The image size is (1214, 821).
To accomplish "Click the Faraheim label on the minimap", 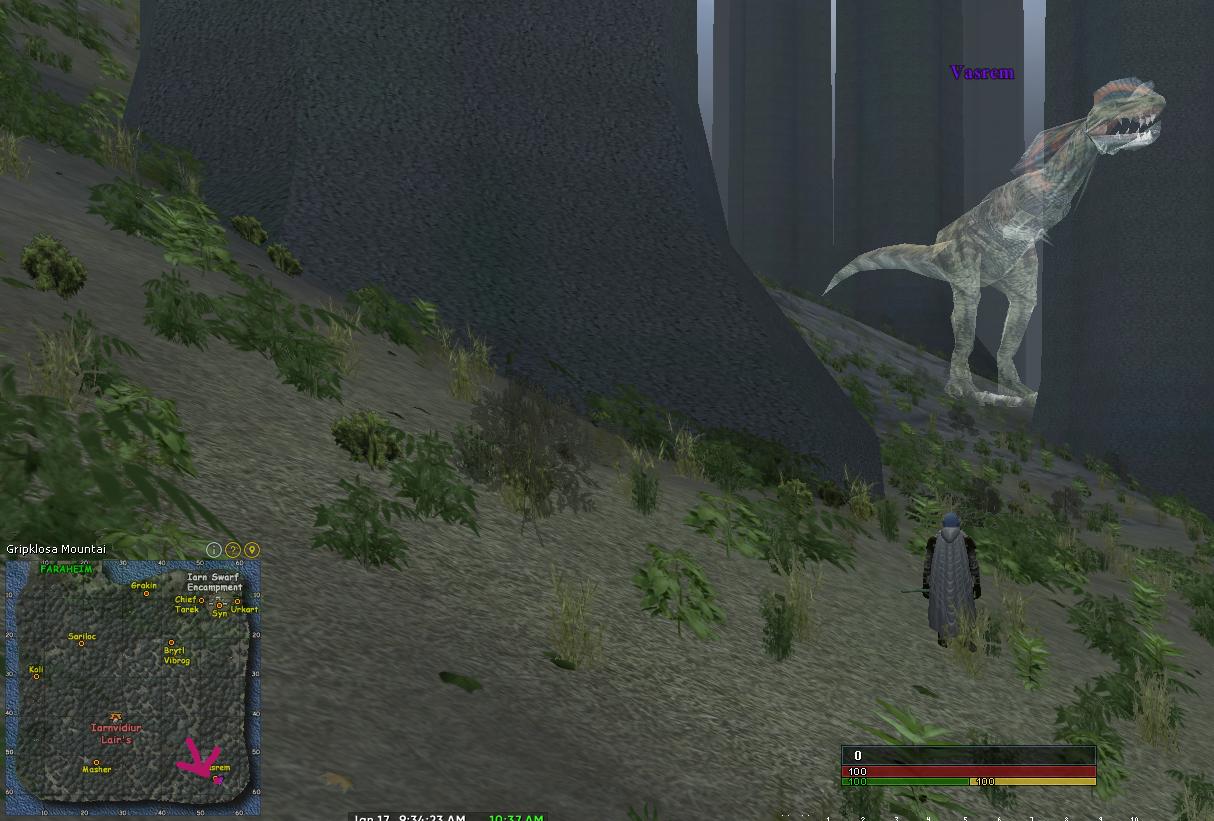I will point(66,568).
